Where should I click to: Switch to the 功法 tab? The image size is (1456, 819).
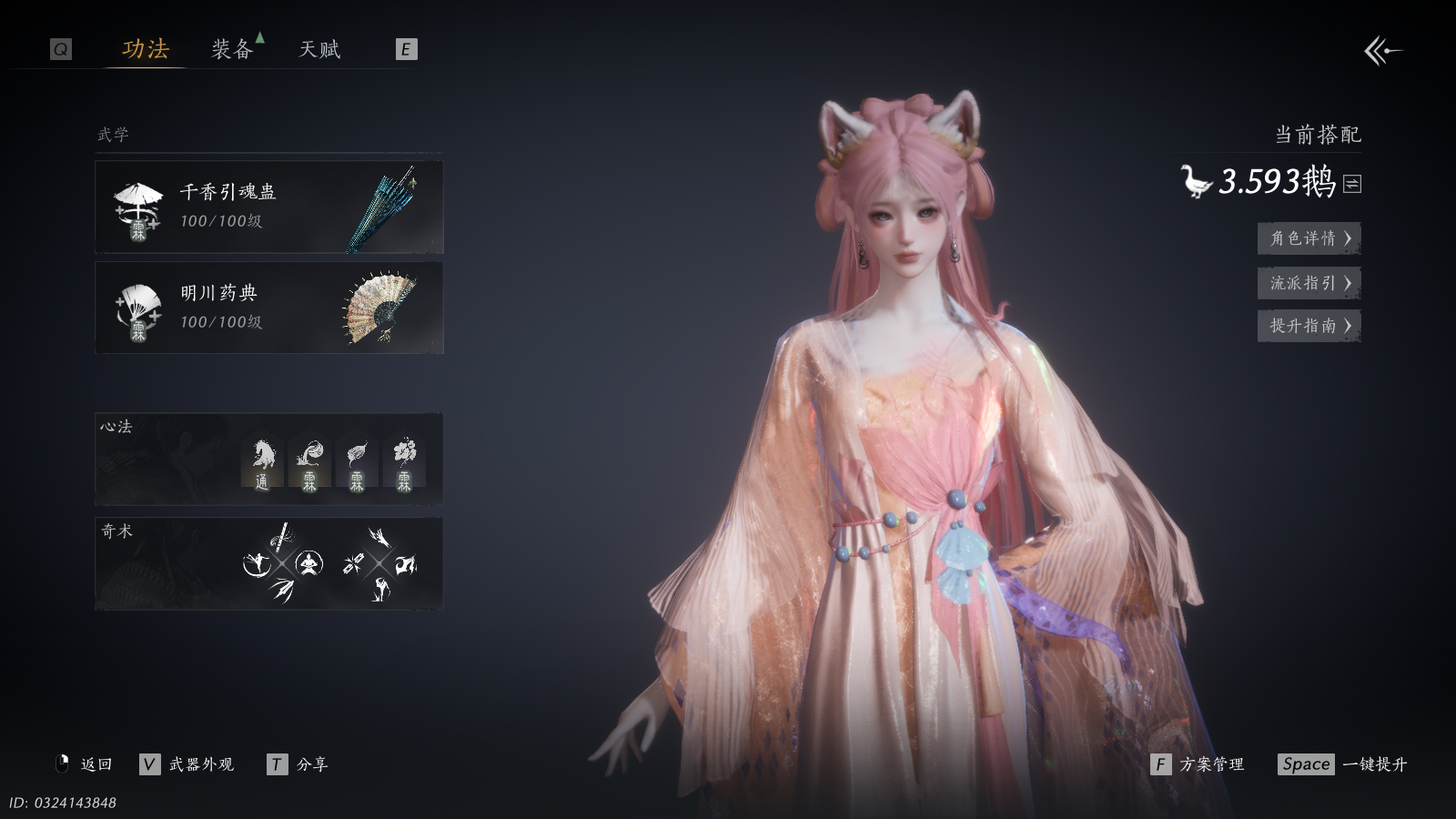[x=146, y=49]
